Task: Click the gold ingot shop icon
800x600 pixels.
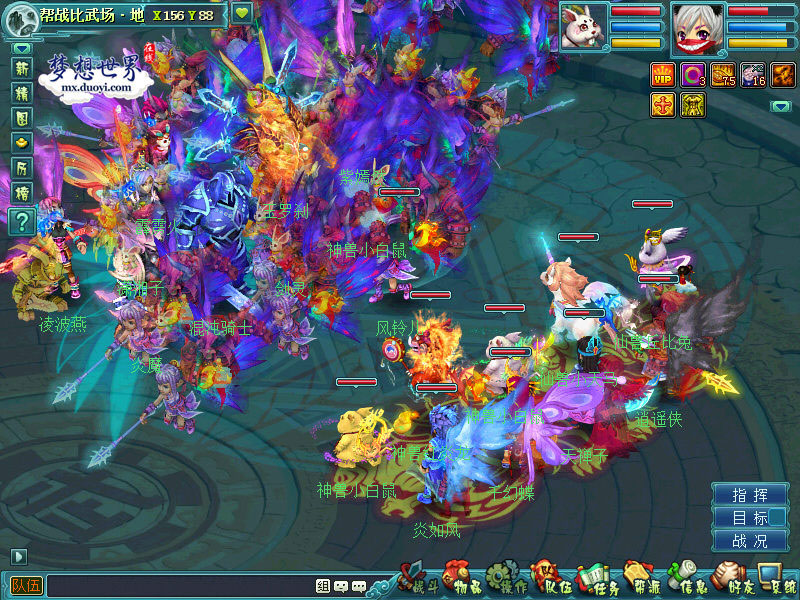Action: pos(22,143)
